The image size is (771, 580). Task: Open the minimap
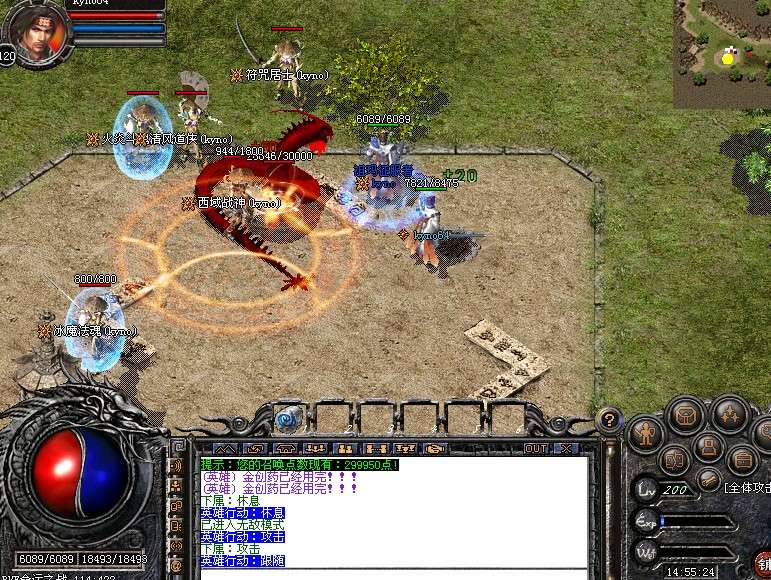(722, 54)
